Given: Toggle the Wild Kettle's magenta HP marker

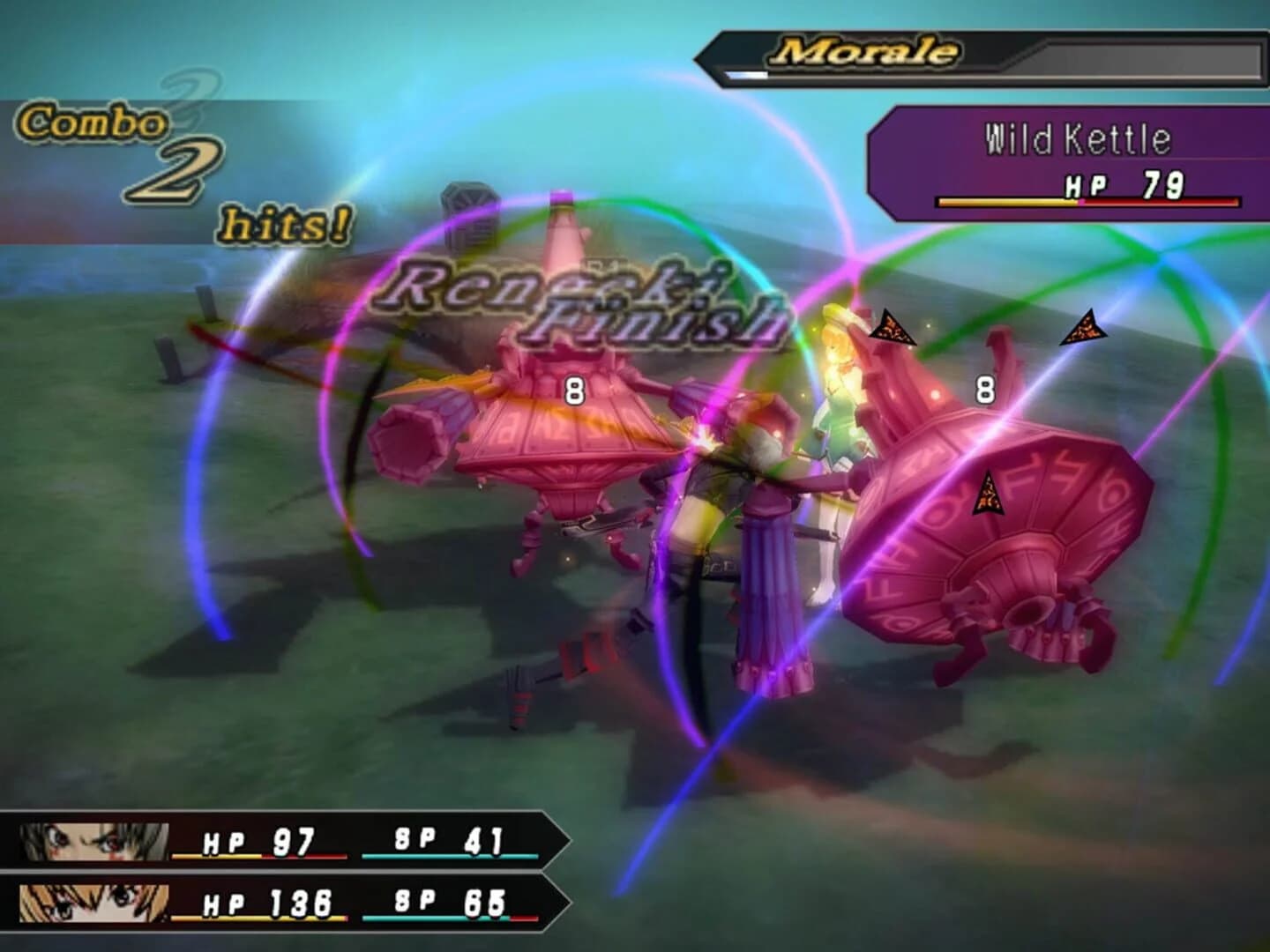Looking at the screenshot, I should pos(1081,200).
